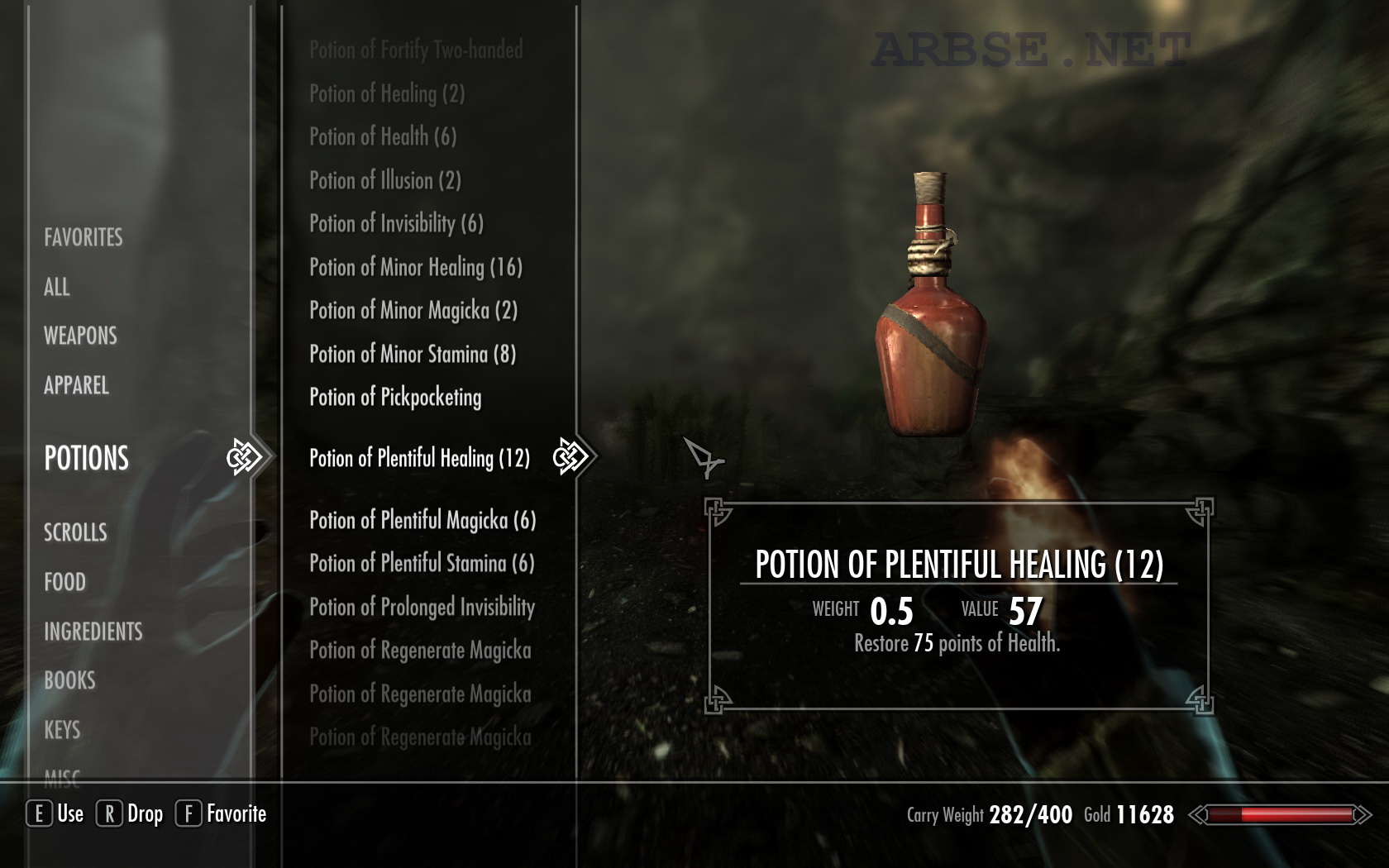Viewport: 1389px width, 868px height.
Task: Select Potion of Illusion
Action: click(385, 180)
